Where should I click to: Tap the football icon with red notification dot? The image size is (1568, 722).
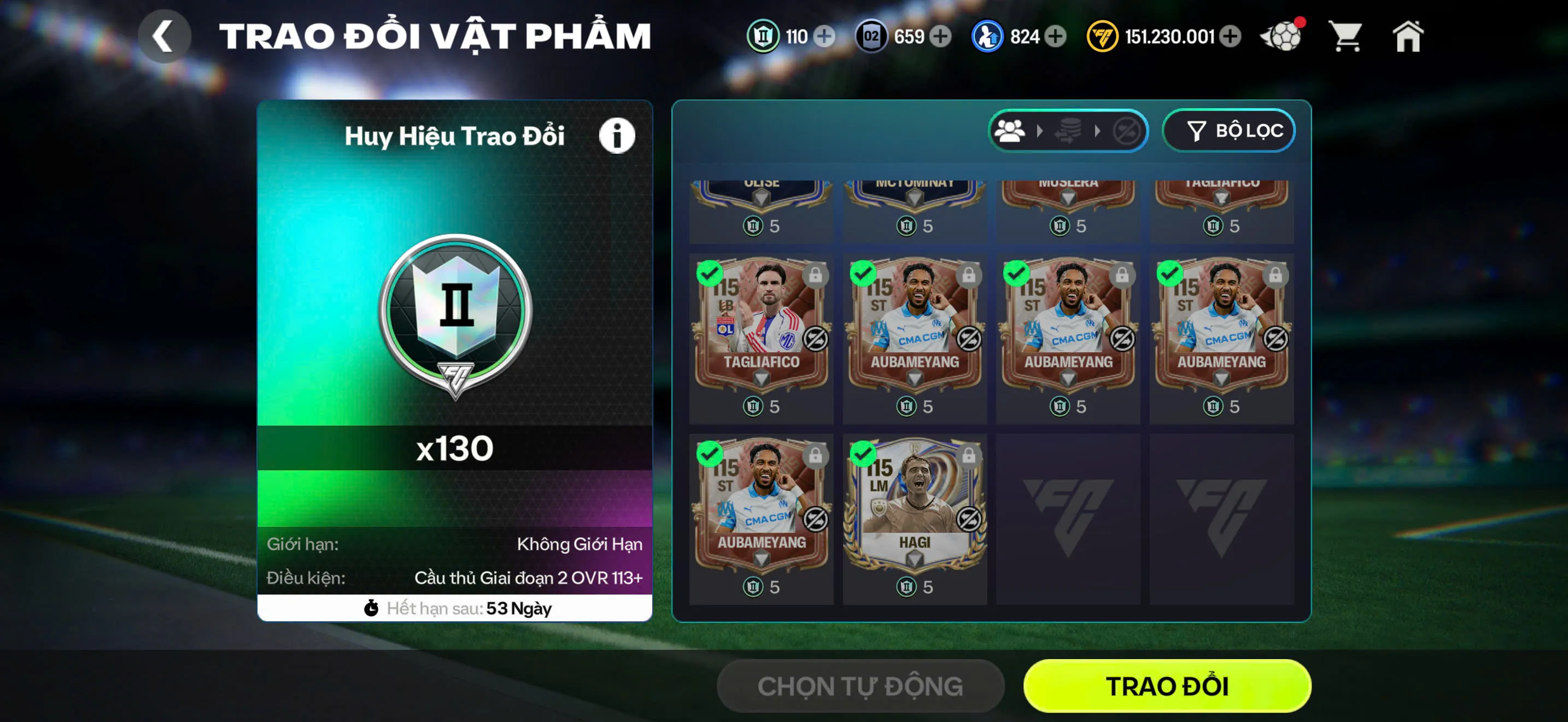click(x=1282, y=37)
